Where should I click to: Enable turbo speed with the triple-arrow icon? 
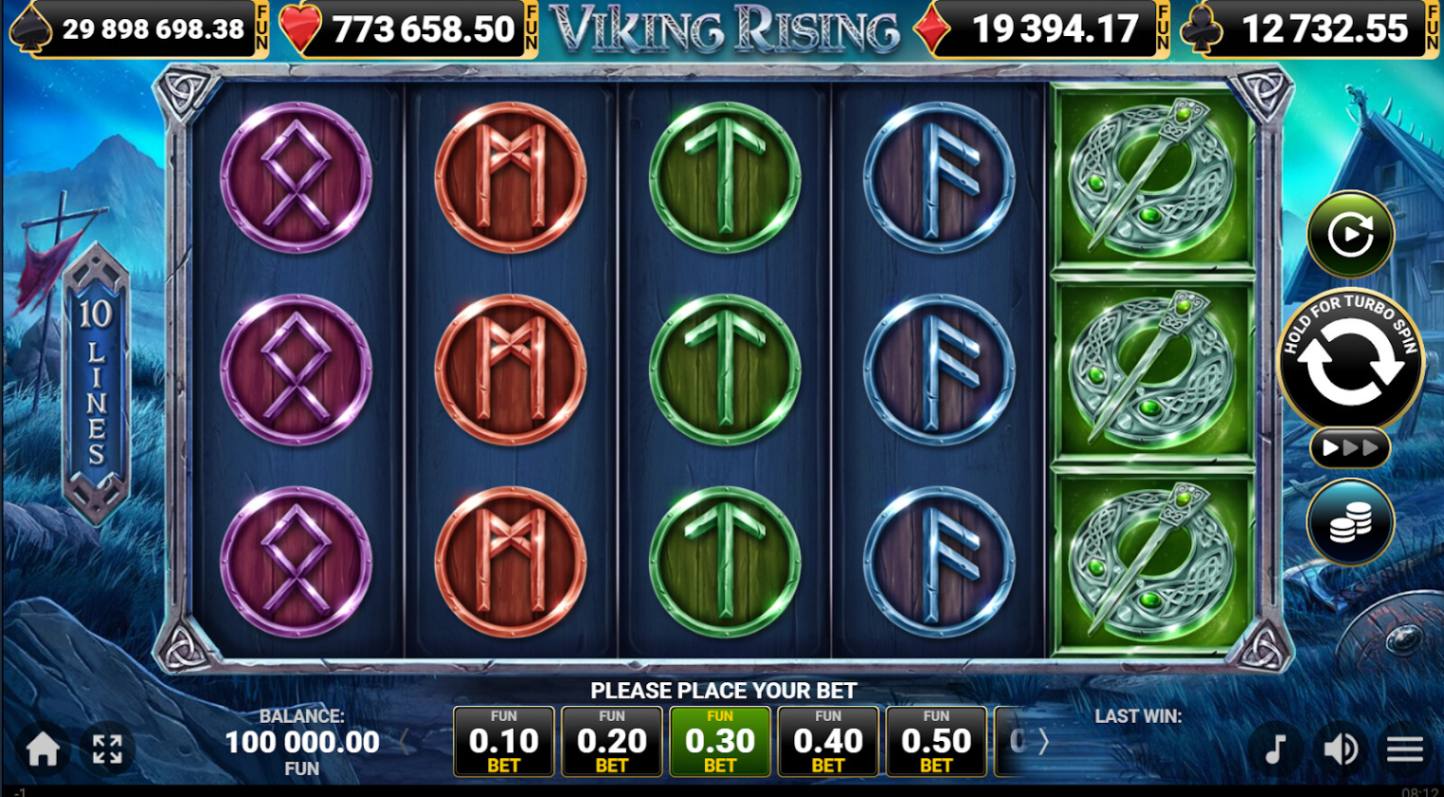(1349, 449)
